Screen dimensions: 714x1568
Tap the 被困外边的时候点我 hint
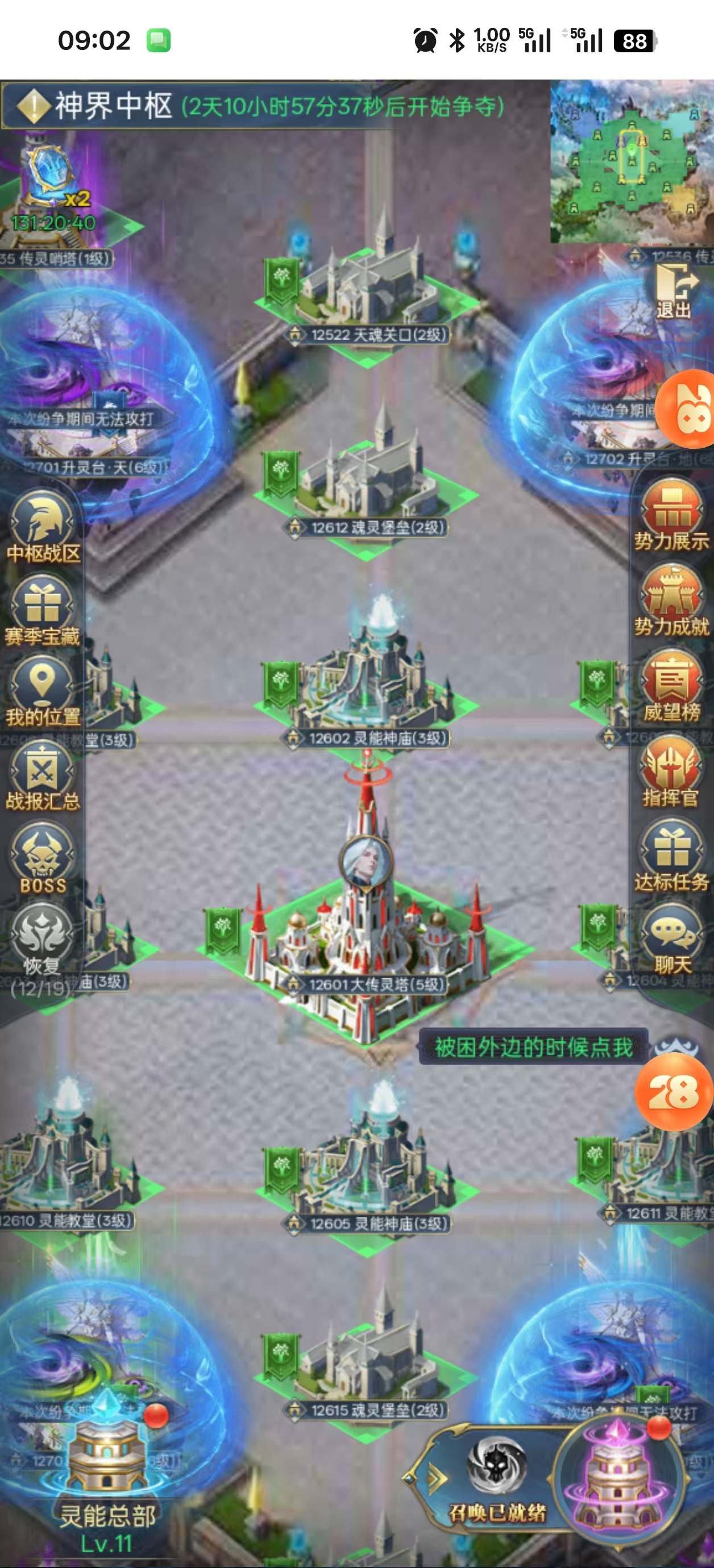(534, 1047)
